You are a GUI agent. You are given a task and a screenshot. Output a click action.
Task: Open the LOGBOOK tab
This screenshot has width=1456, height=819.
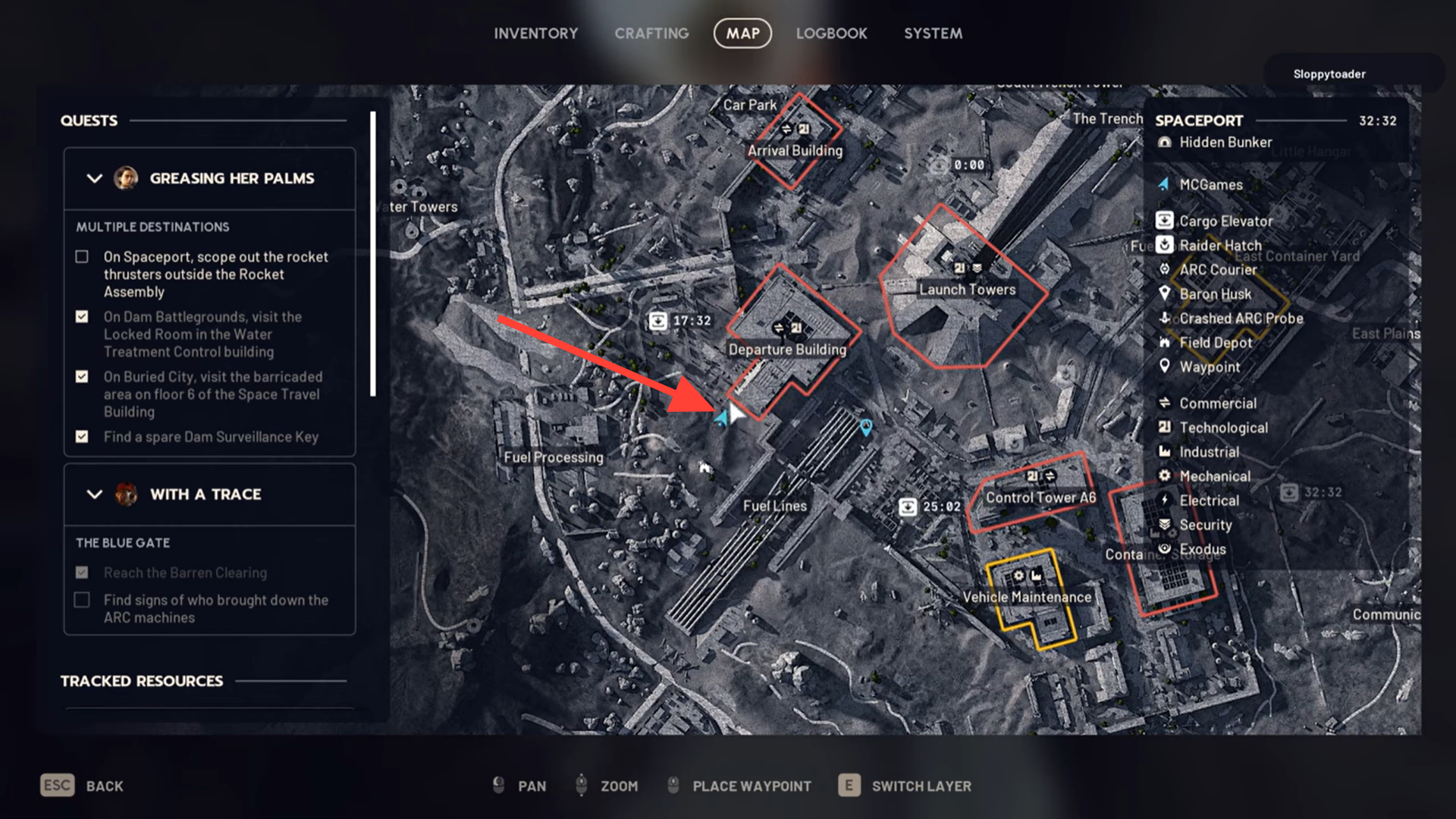pos(831,33)
